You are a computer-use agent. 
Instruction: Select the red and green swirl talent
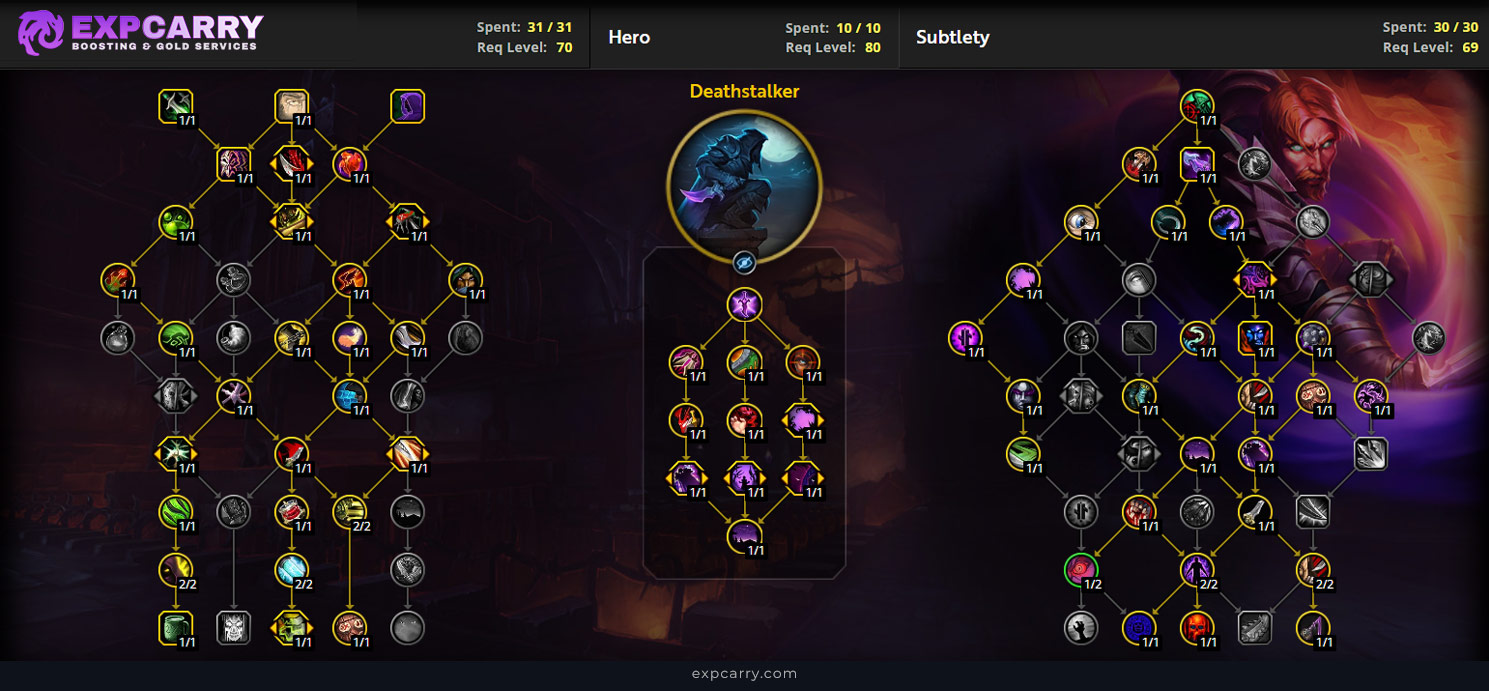pyautogui.click(x=1196, y=104)
